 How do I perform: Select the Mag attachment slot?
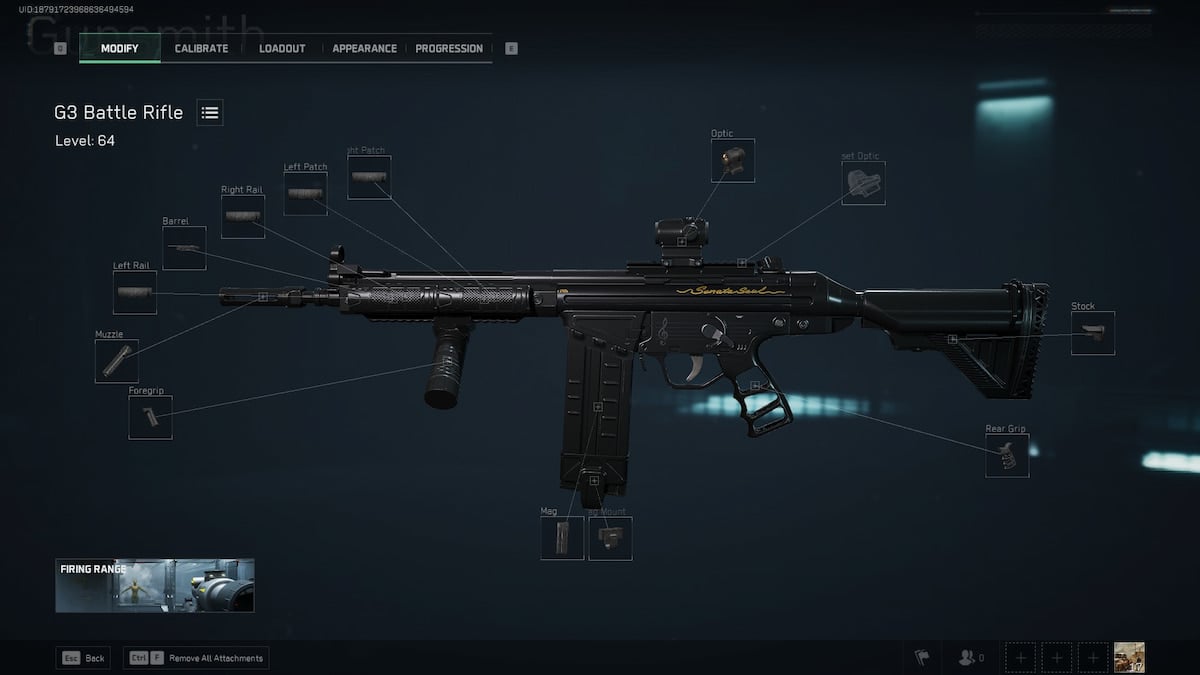coord(562,538)
